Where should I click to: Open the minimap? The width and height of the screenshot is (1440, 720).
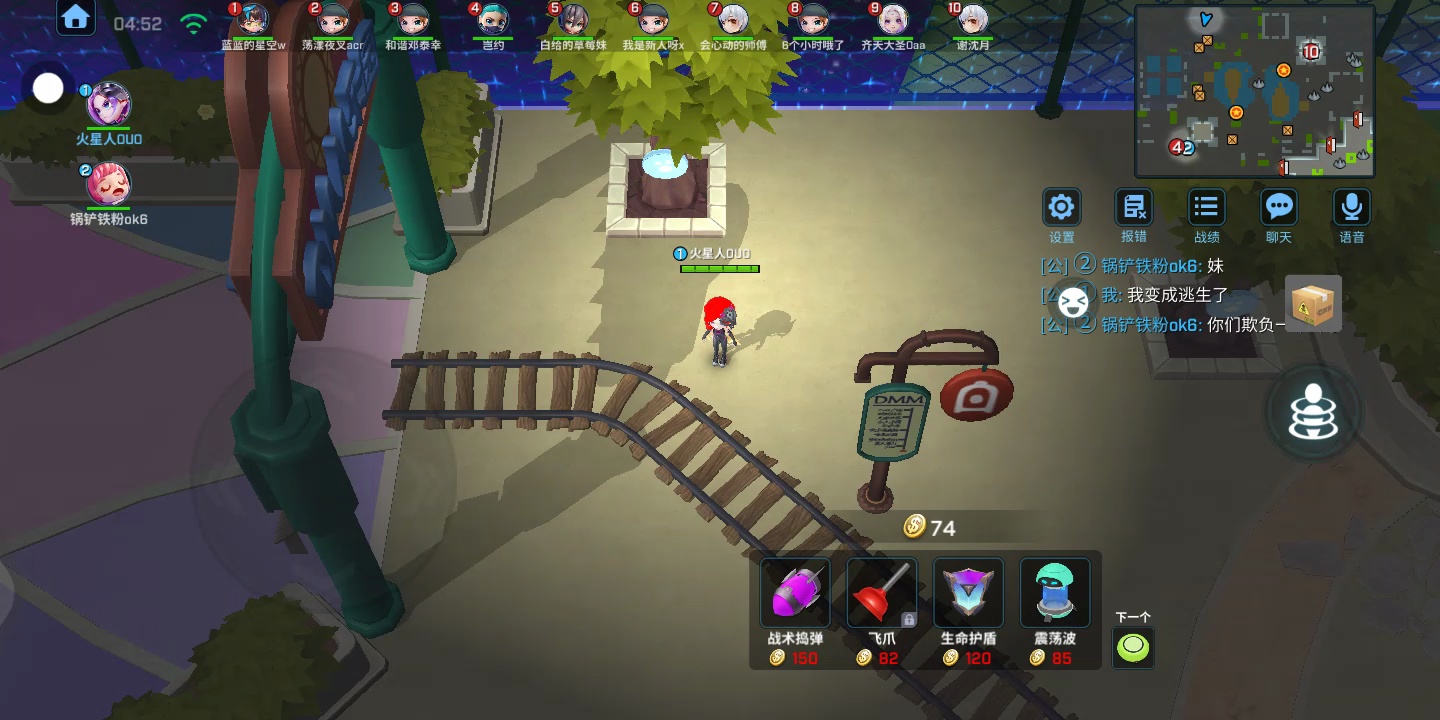point(1254,91)
